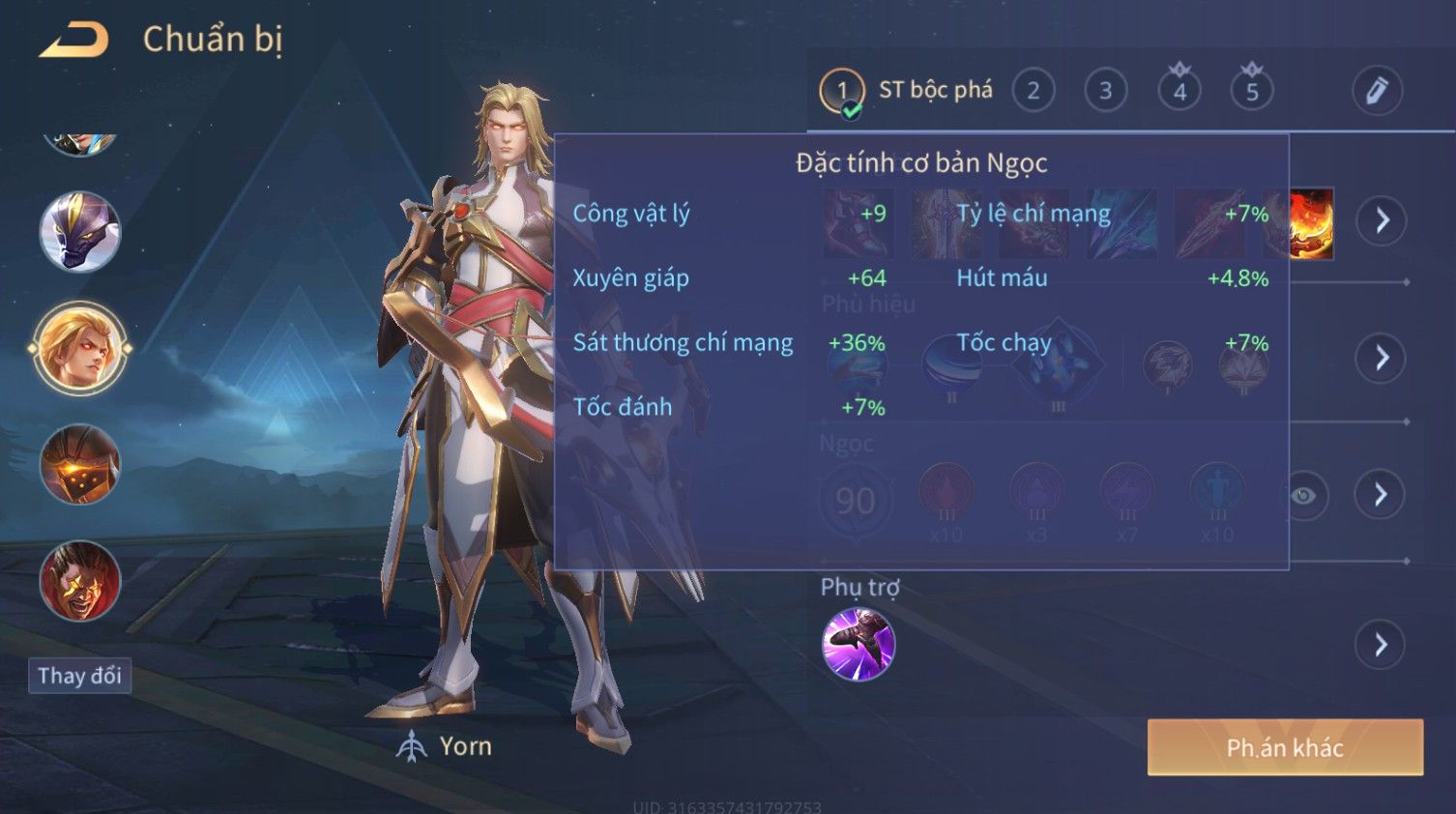Viewport: 1456px width, 814px height.
Task: Tap the Ph.án khác button
Action: coord(1285,747)
